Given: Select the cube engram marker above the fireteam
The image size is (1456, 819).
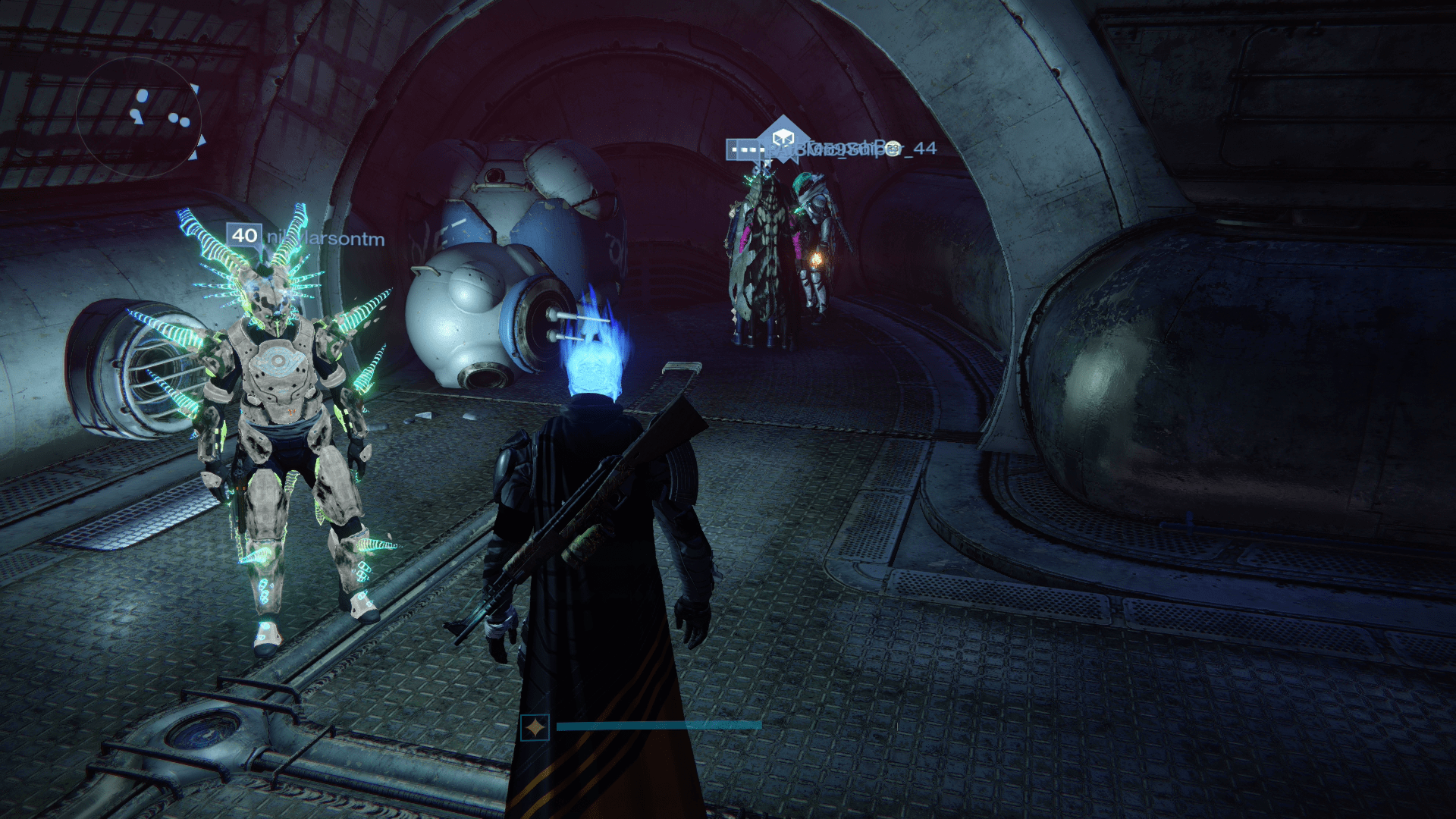Looking at the screenshot, I should [783, 136].
